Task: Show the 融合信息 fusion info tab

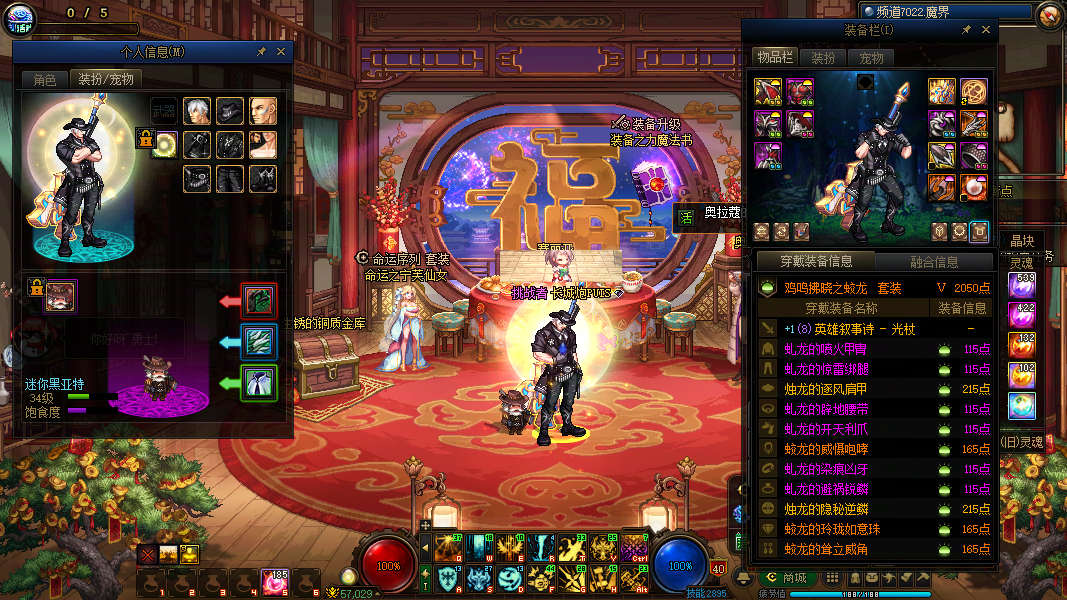Action: 934,262
